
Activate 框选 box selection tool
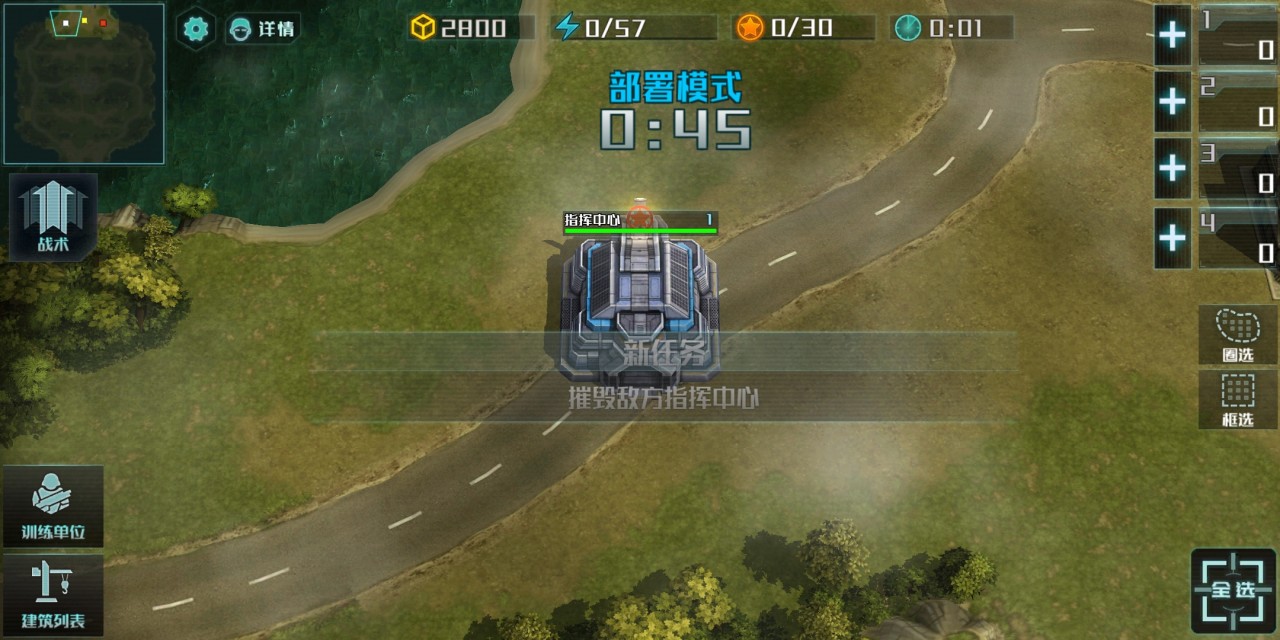[1237, 399]
